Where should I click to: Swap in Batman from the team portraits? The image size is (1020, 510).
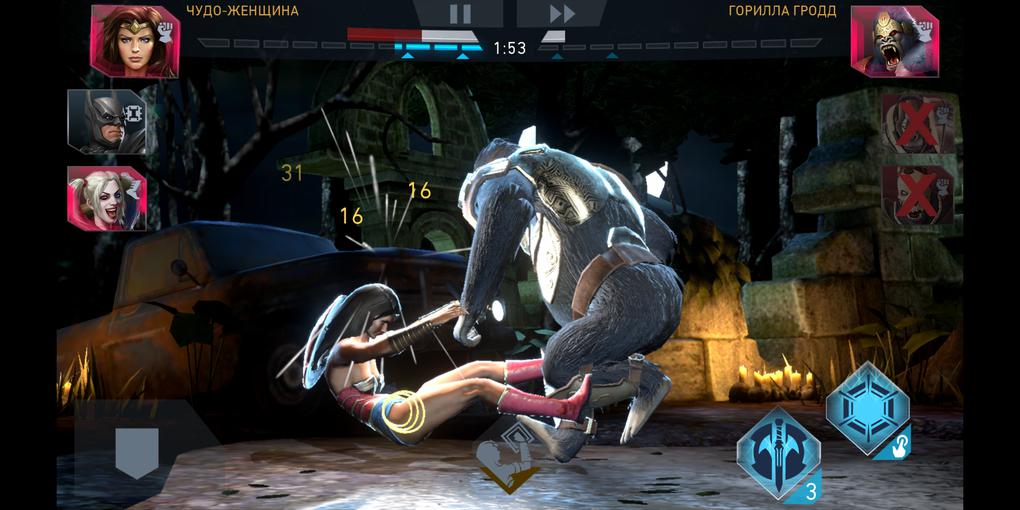(x=106, y=122)
